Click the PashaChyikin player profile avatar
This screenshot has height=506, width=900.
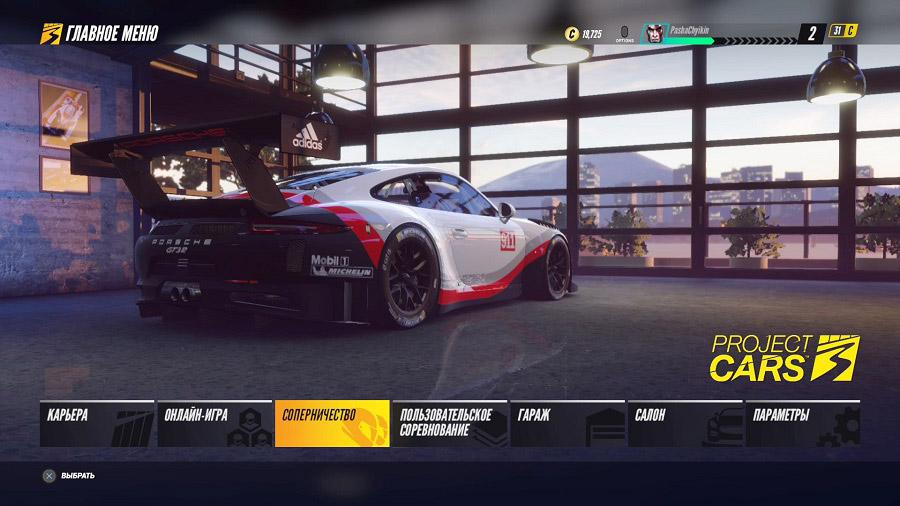(x=654, y=33)
